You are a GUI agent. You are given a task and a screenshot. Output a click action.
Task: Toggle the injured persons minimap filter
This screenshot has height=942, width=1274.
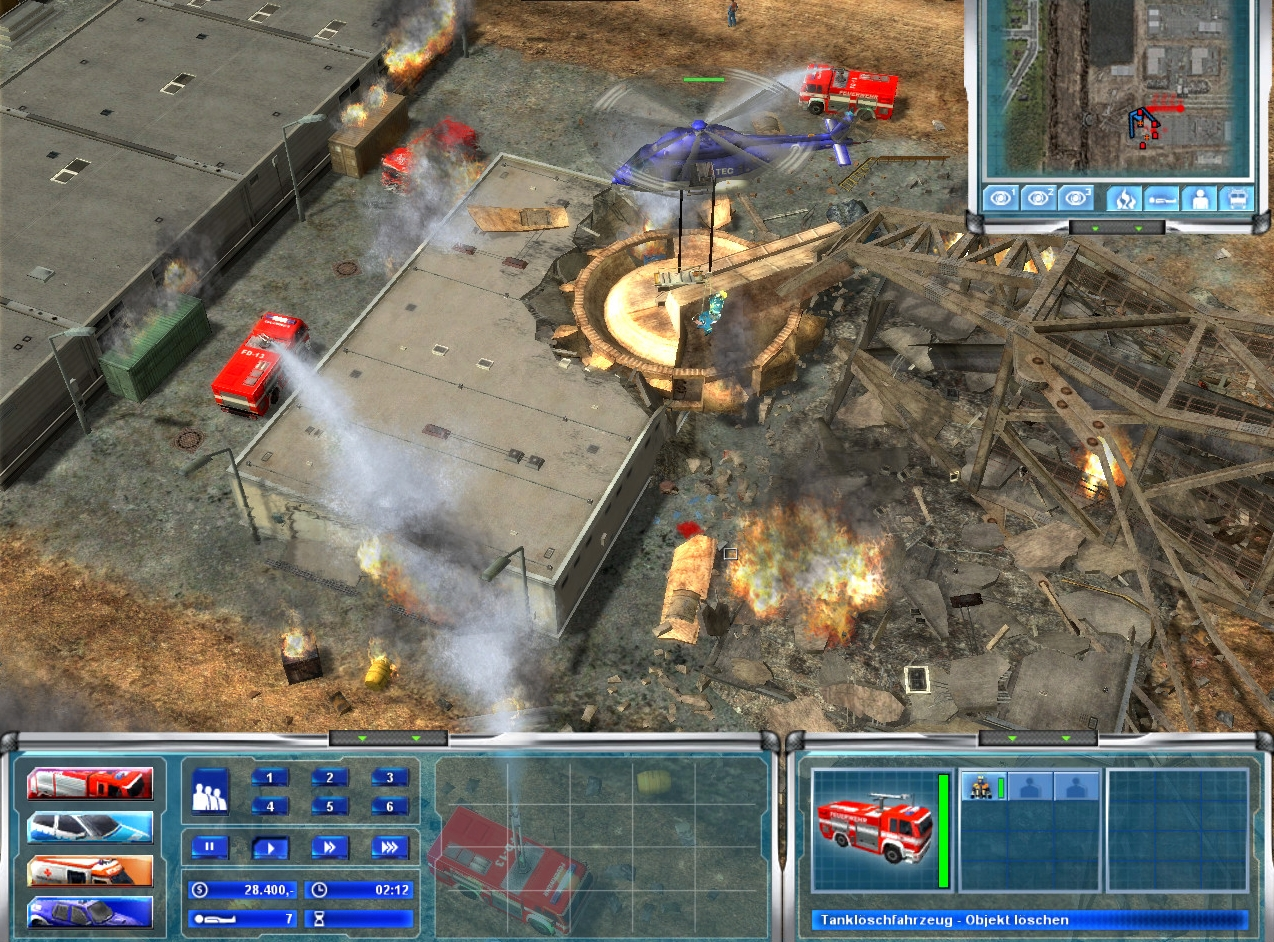(1160, 198)
